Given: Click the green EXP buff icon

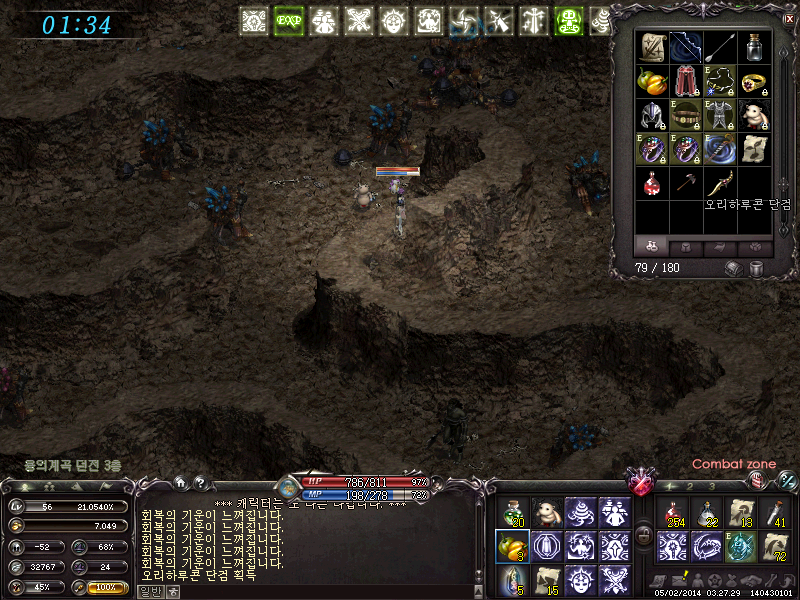Looking at the screenshot, I should pos(289,20).
